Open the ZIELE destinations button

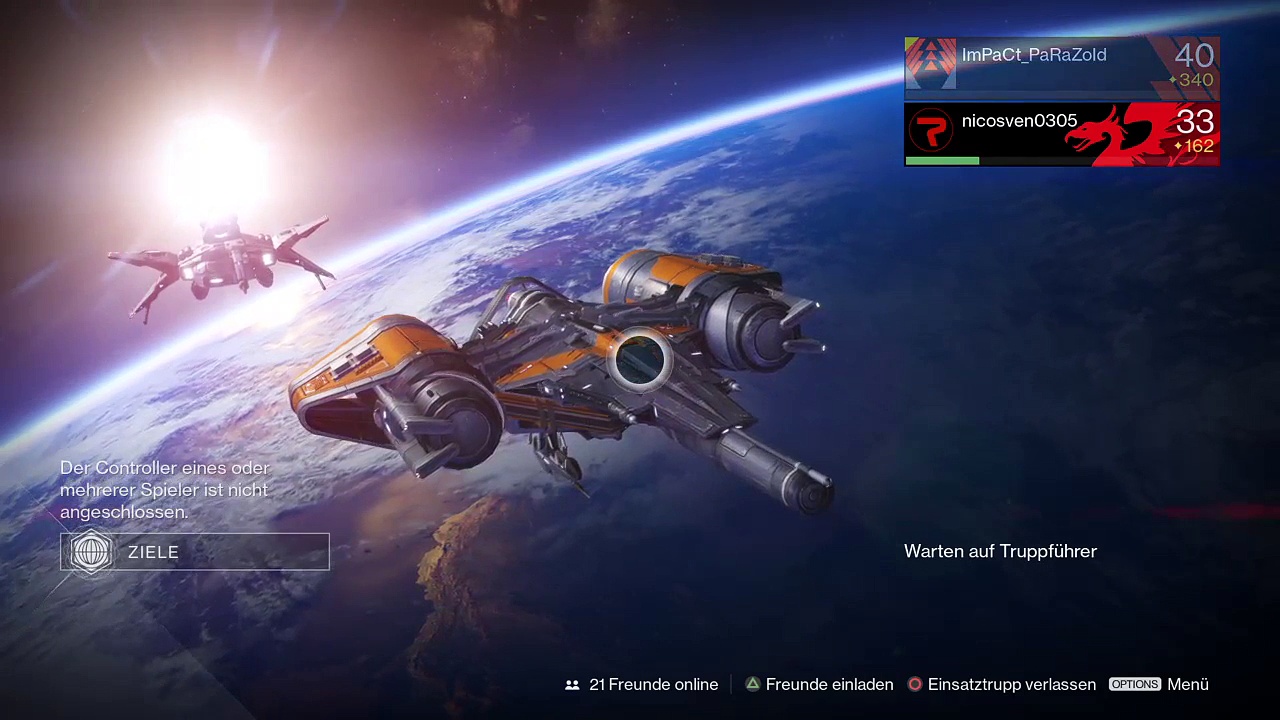pyautogui.click(x=195, y=552)
